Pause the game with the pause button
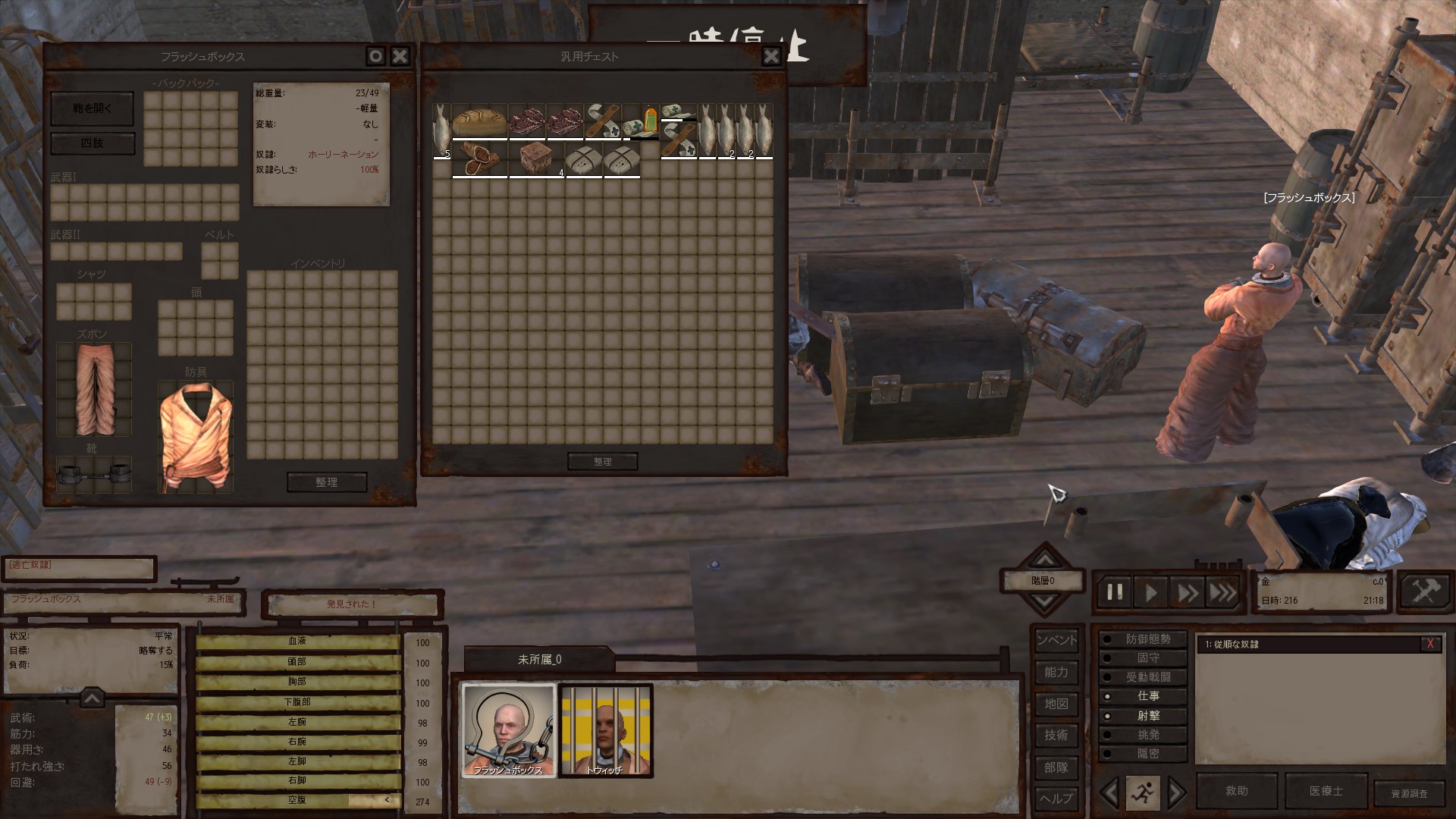1456x819 pixels. pos(1115,592)
